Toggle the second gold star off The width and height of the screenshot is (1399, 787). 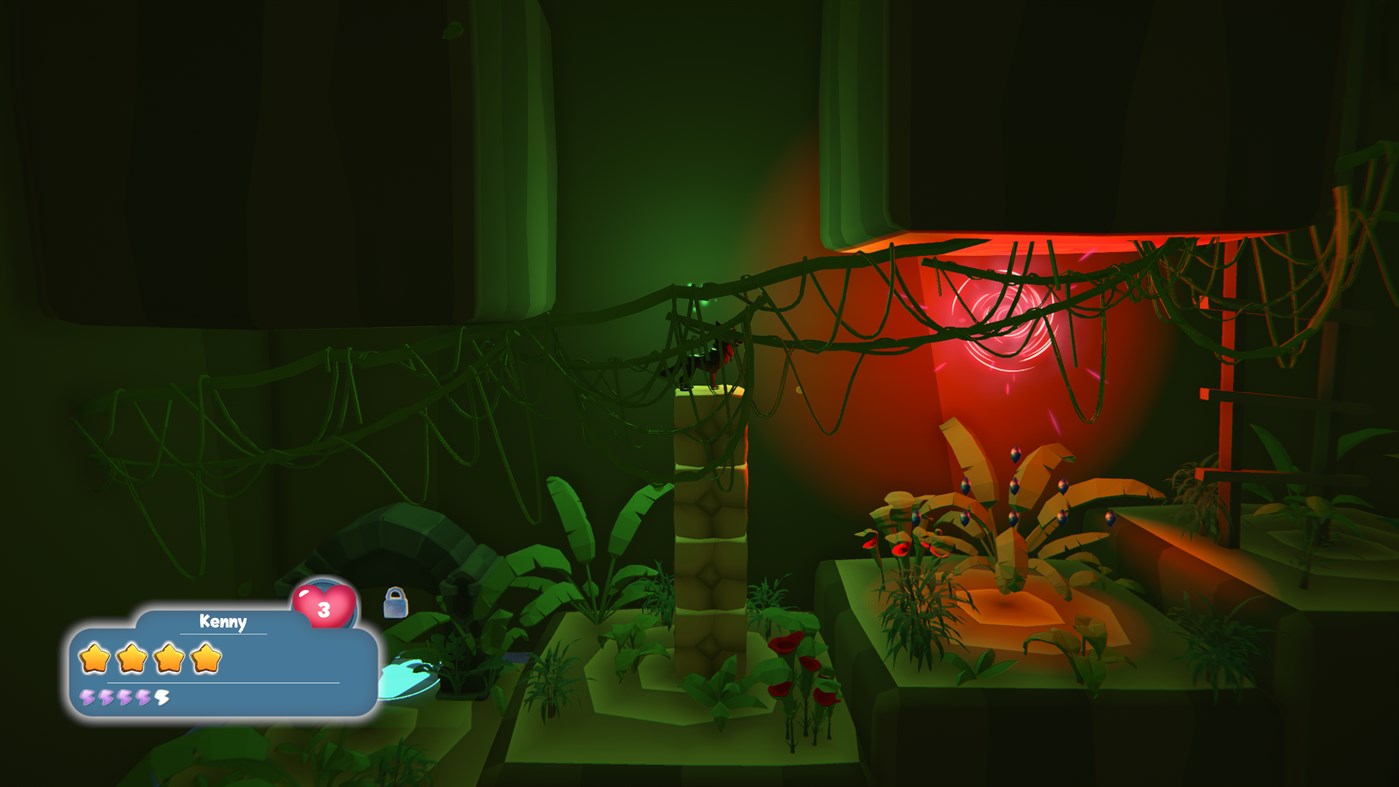pyautogui.click(x=130, y=660)
